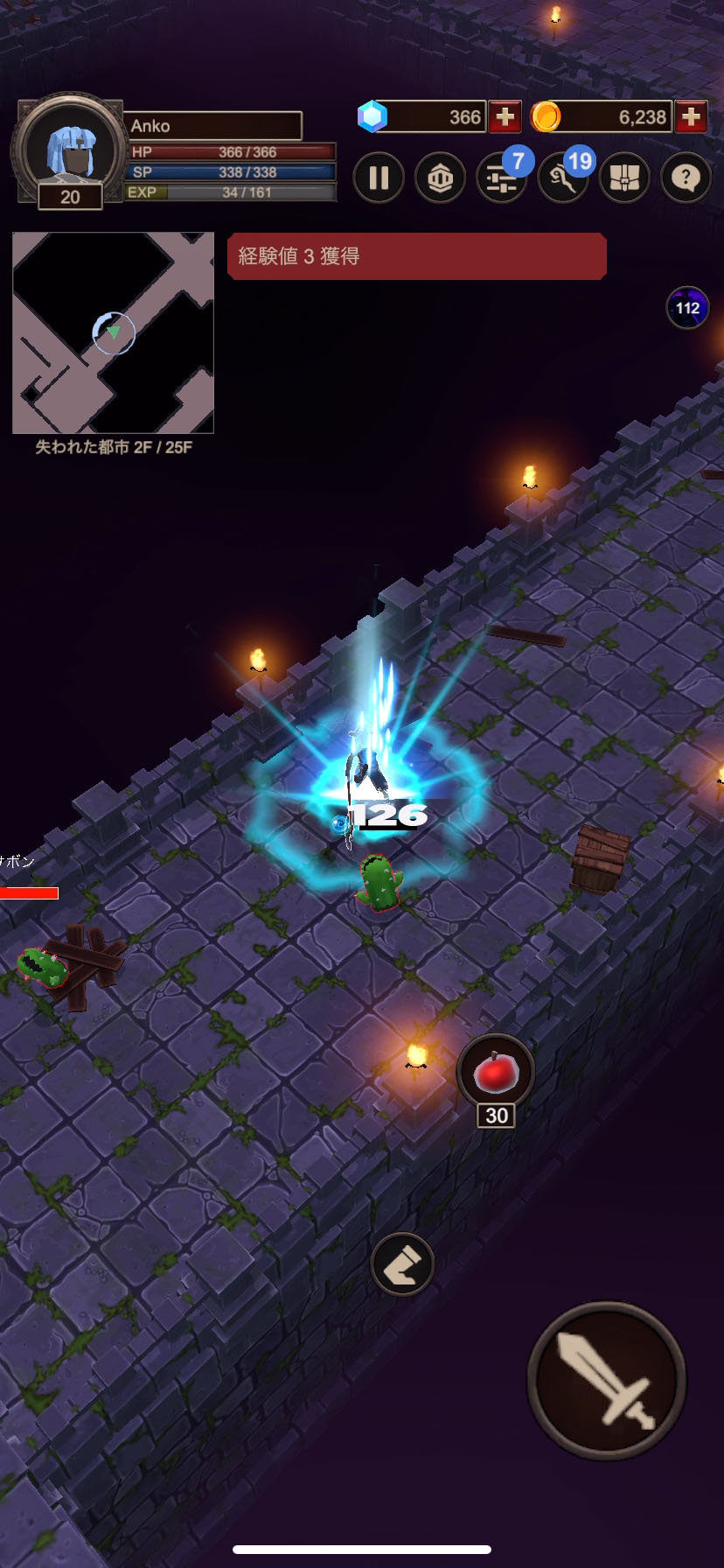Add more blue gems
Viewport: 724px width, 1568px height.
[505, 117]
